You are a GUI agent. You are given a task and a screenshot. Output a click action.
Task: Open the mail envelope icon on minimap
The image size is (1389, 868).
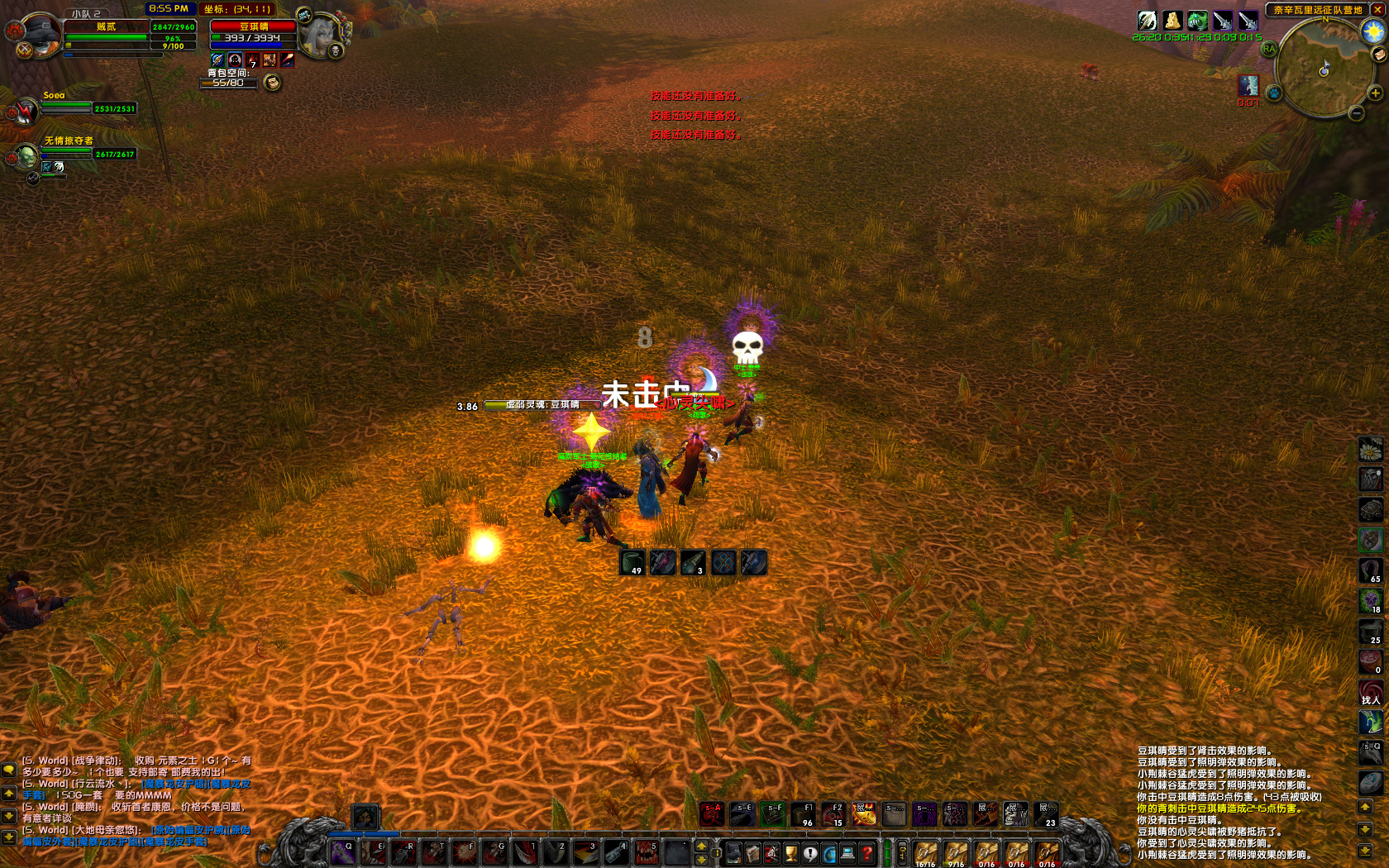pyautogui.click(x=1379, y=55)
